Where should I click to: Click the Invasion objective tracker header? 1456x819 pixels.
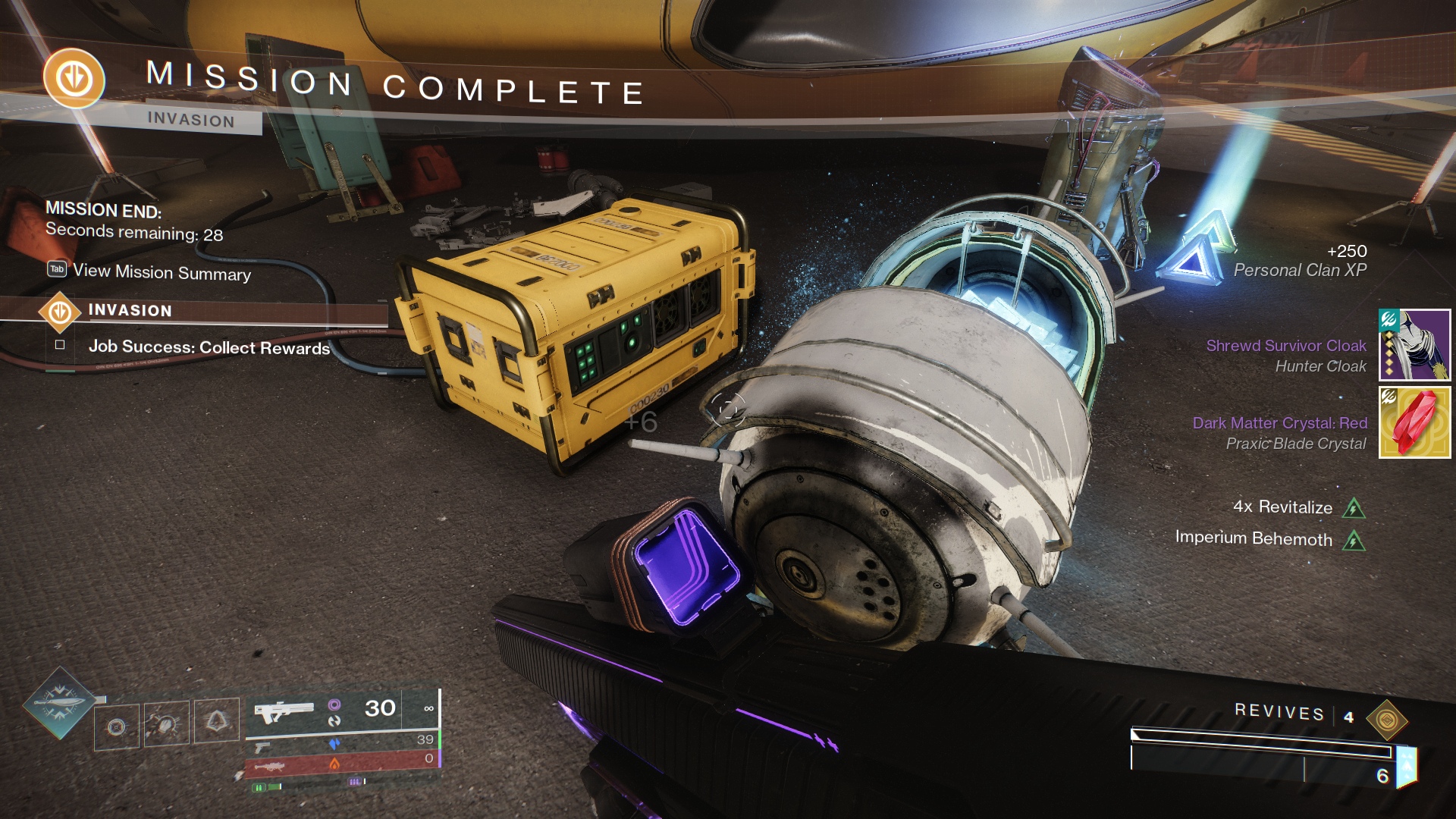click(x=129, y=310)
